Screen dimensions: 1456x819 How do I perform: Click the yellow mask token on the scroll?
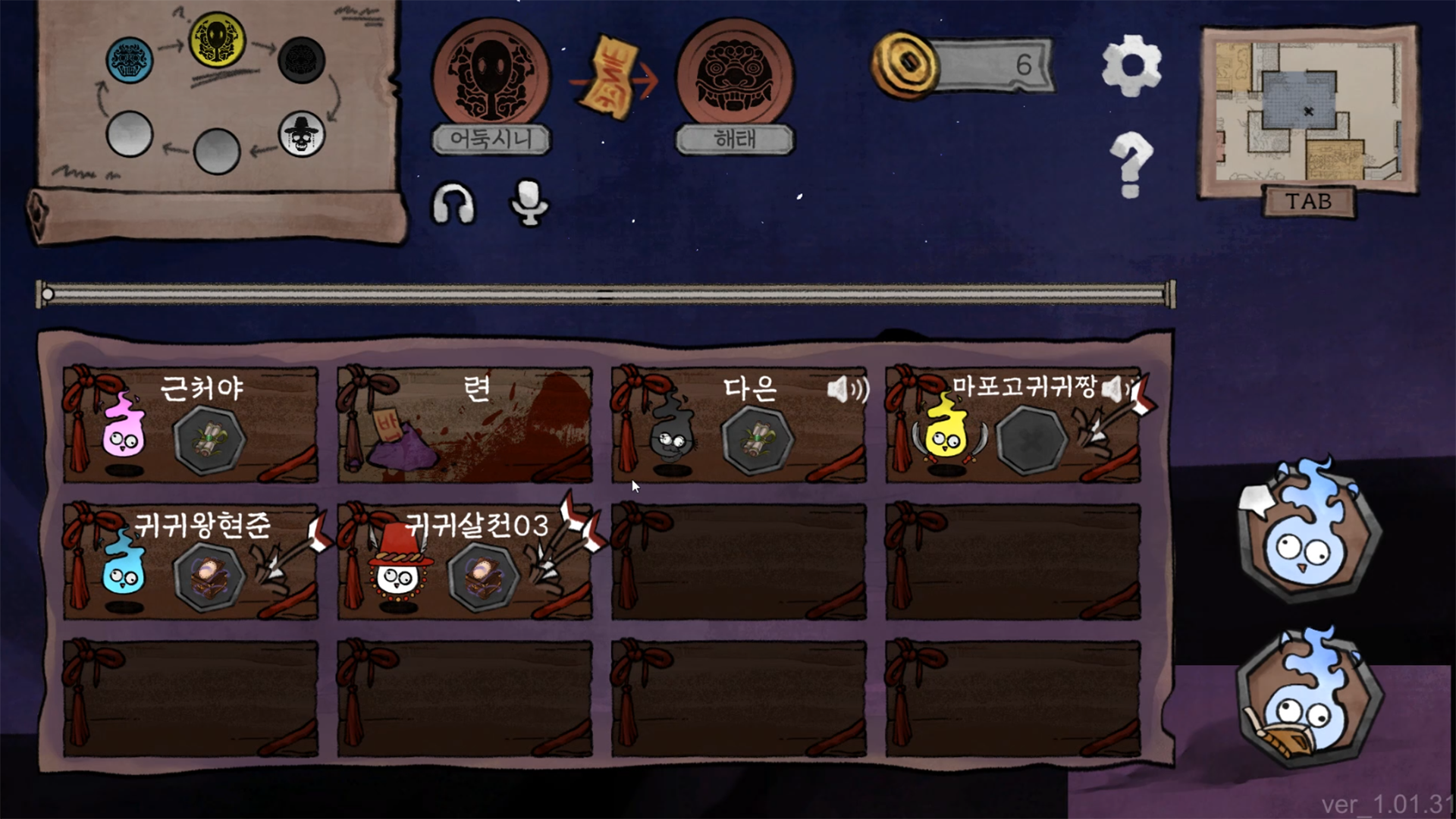click(x=217, y=39)
